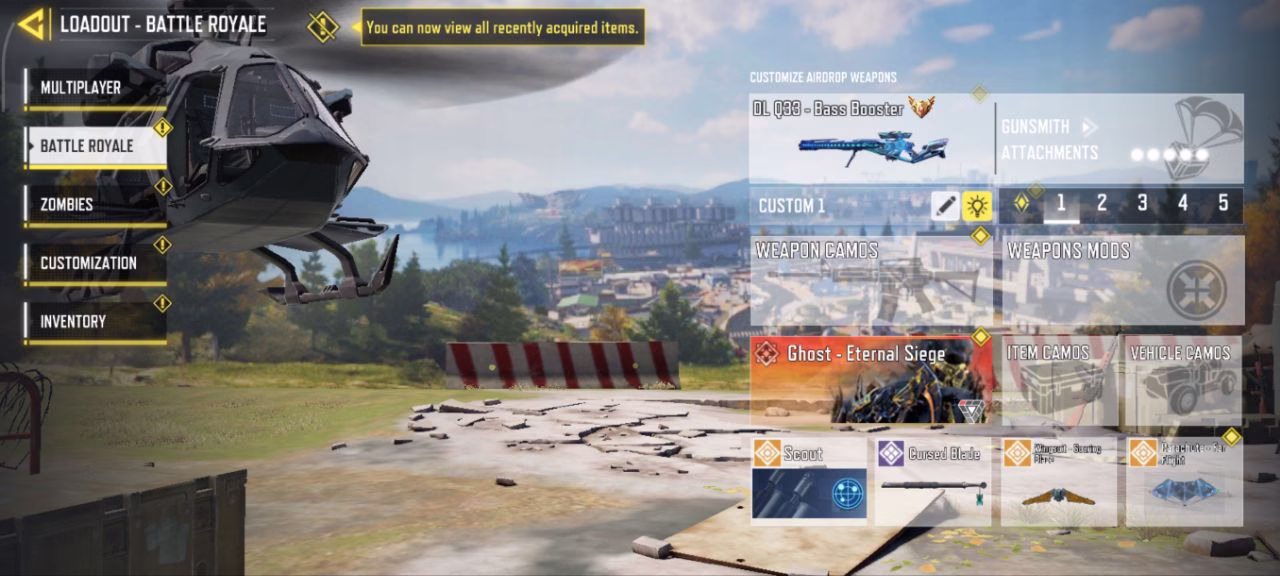This screenshot has width=1280, height=576.
Task: Select the Battle Royale tab
Action: click(95, 146)
